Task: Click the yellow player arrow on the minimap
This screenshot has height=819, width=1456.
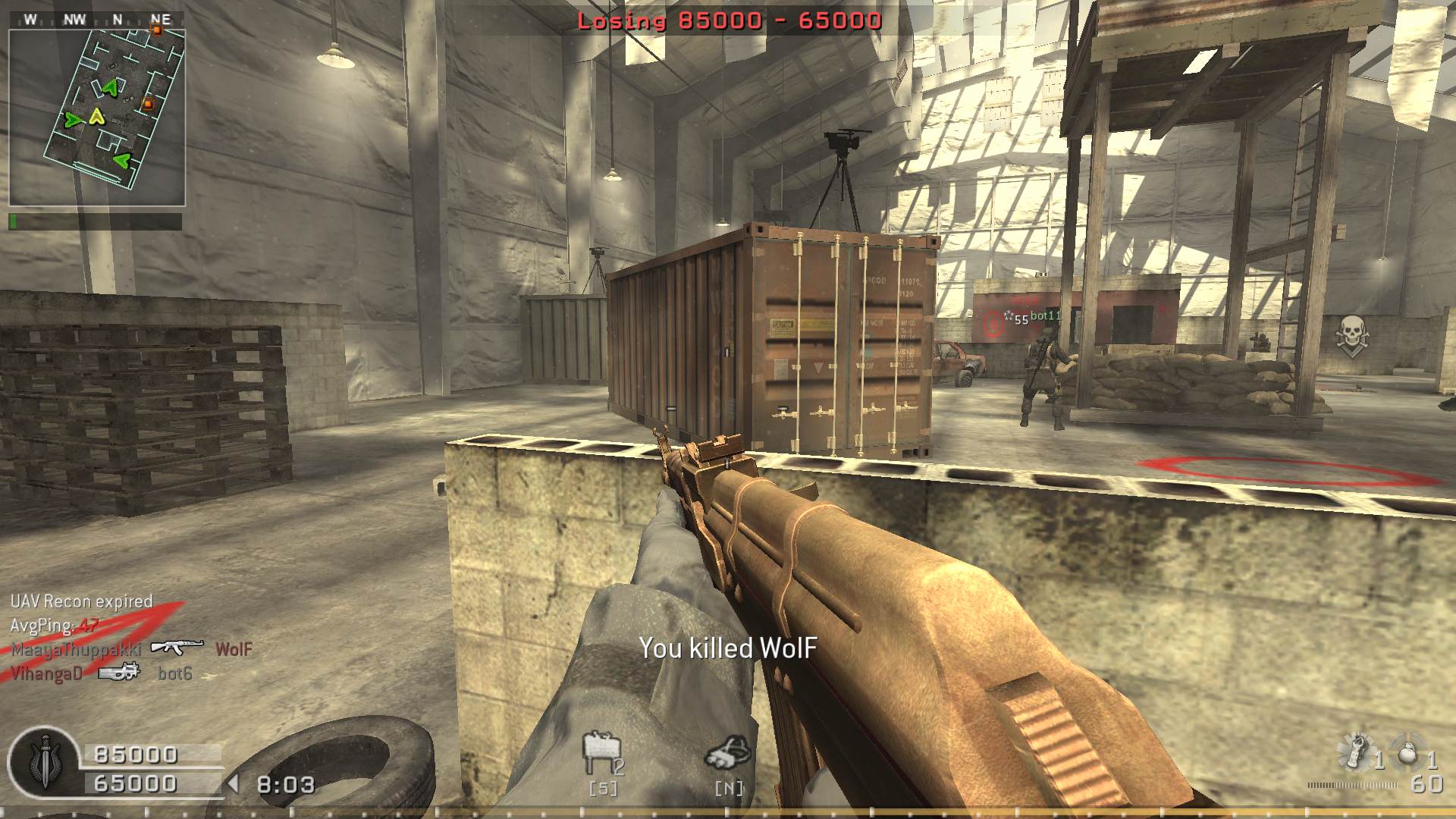Action: (x=96, y=116)
